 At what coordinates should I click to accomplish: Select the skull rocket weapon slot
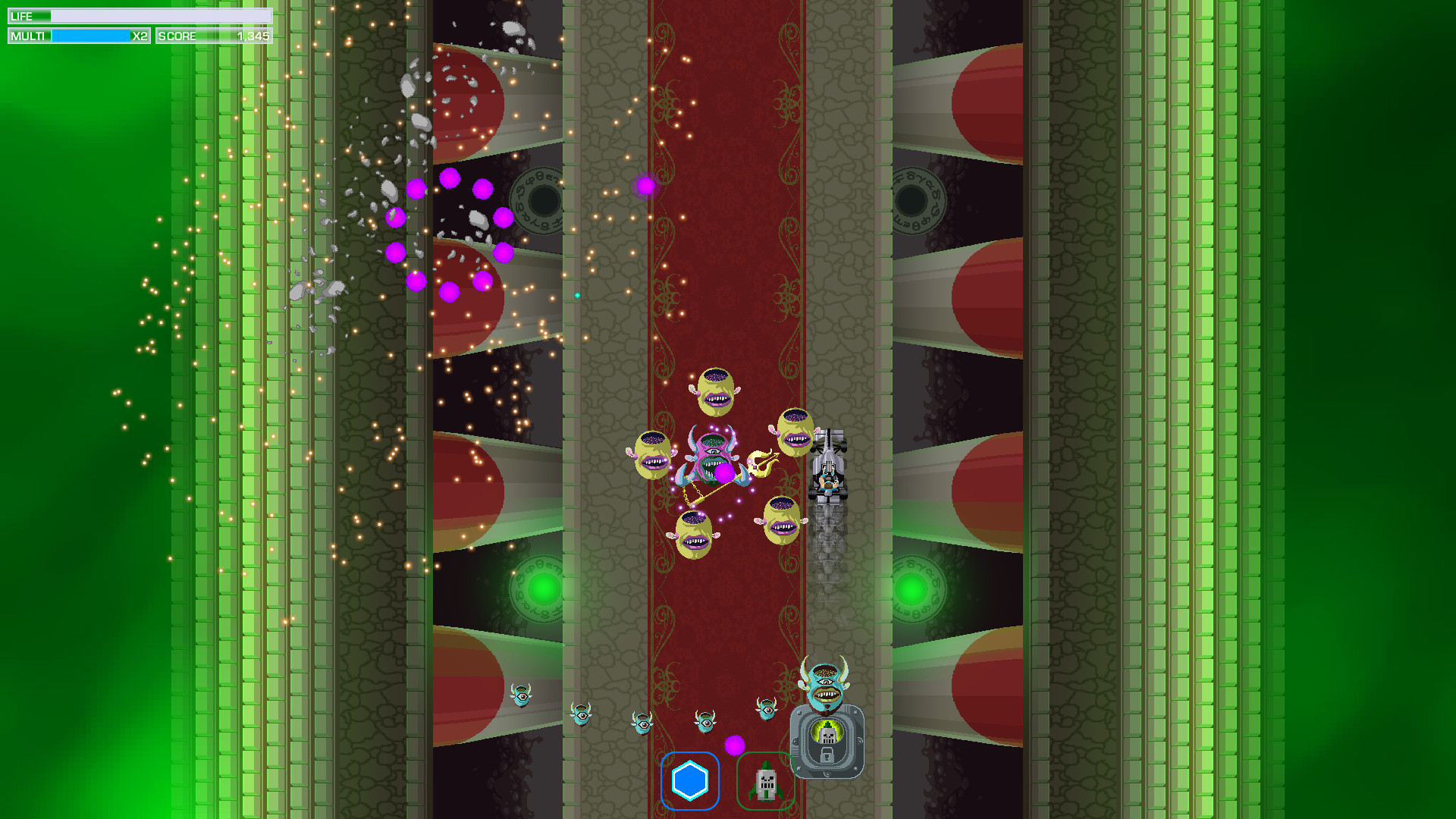pos(765,782)
